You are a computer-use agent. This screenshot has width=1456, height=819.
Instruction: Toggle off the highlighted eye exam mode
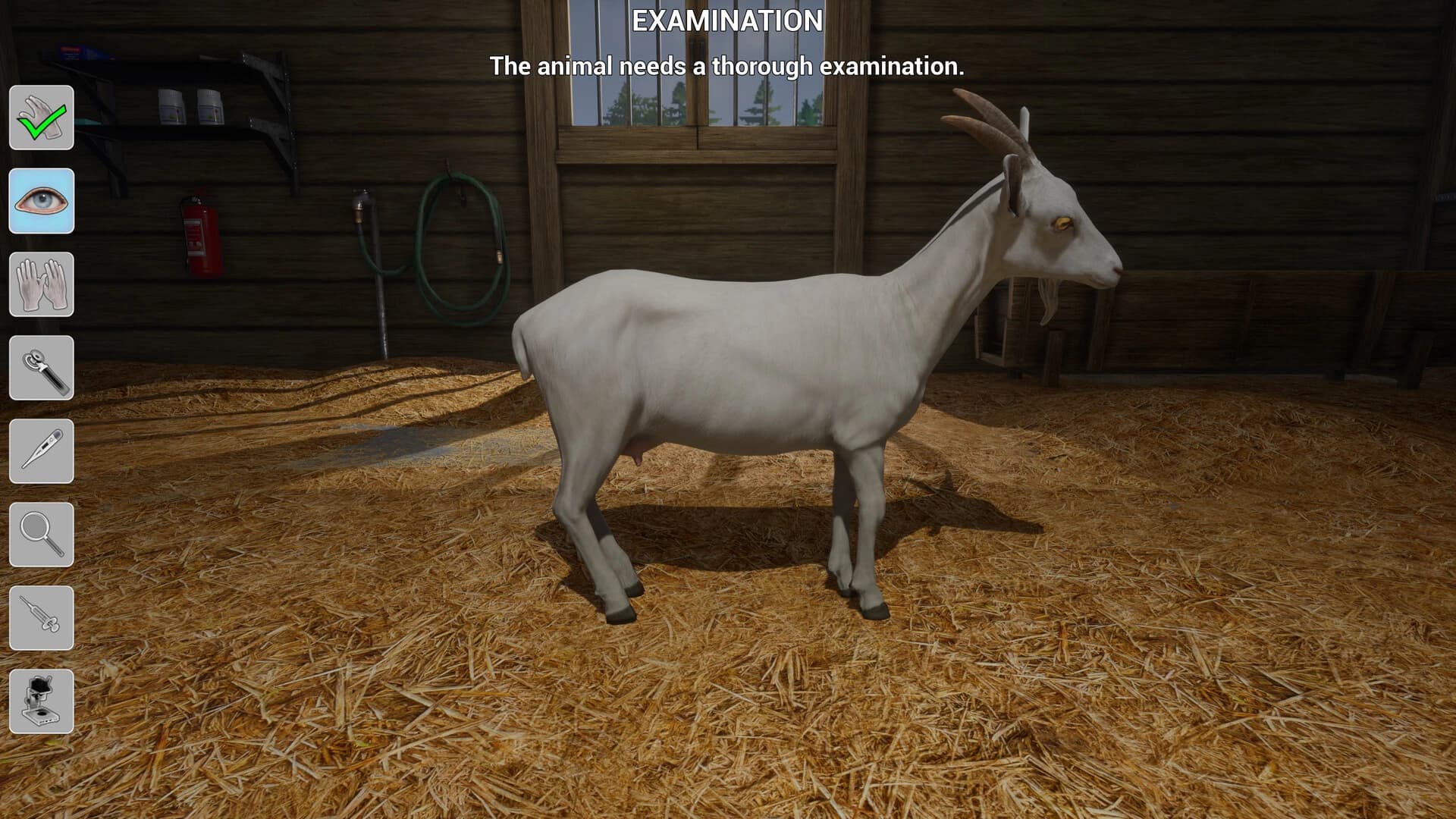point(42,201)
